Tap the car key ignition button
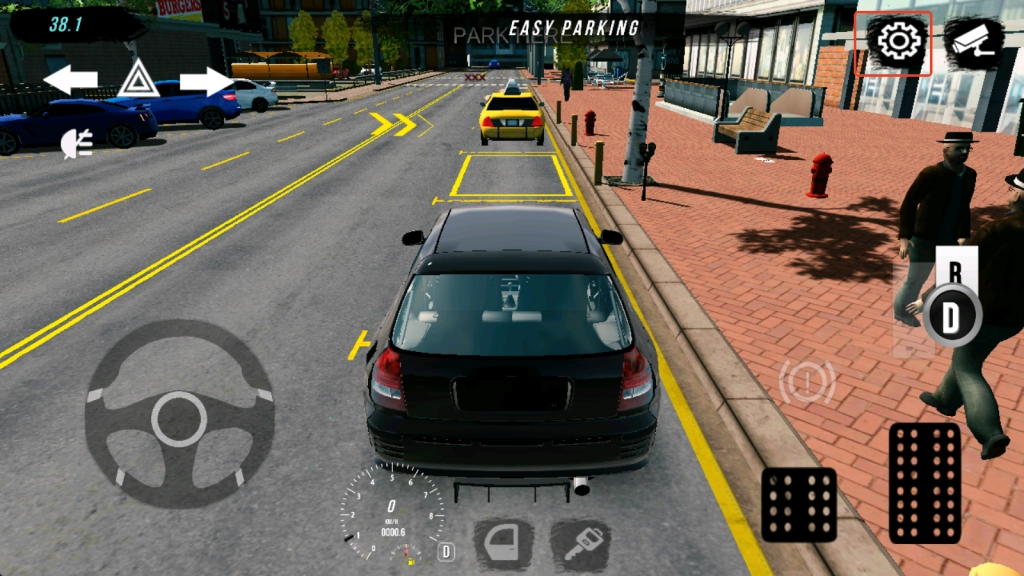1024x576 pixels. 579,543
